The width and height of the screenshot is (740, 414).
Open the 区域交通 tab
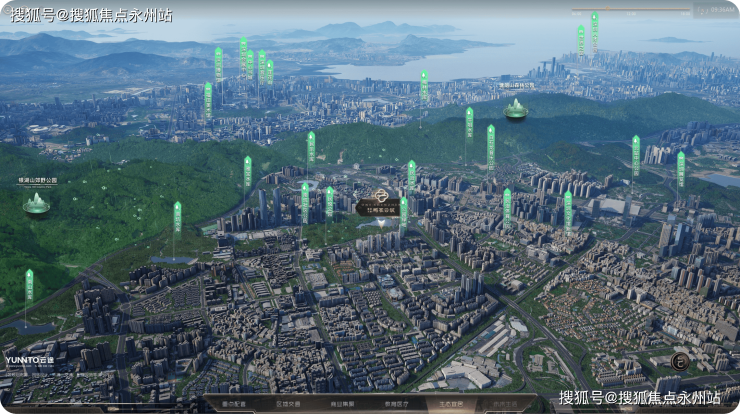[289, 404]
